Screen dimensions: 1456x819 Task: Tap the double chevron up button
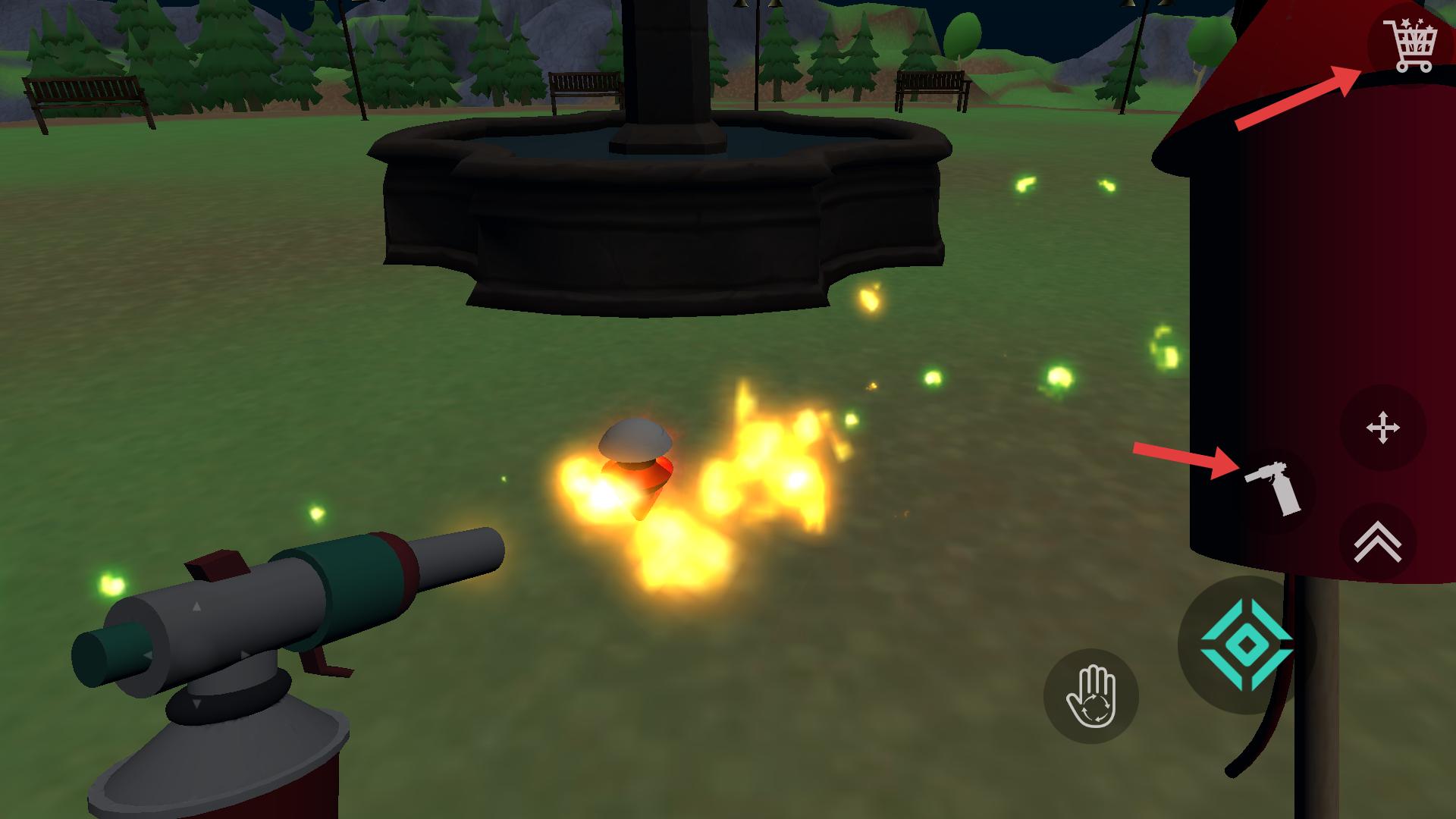[1377, 542]
